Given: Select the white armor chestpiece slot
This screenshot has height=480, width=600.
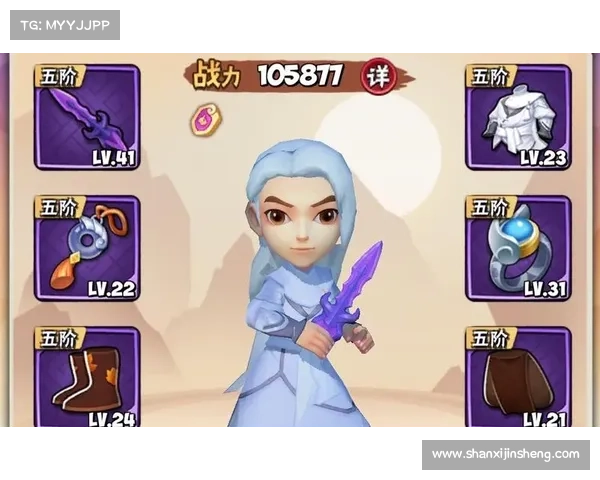Looking at the screenshot, I should click(518, 118).
